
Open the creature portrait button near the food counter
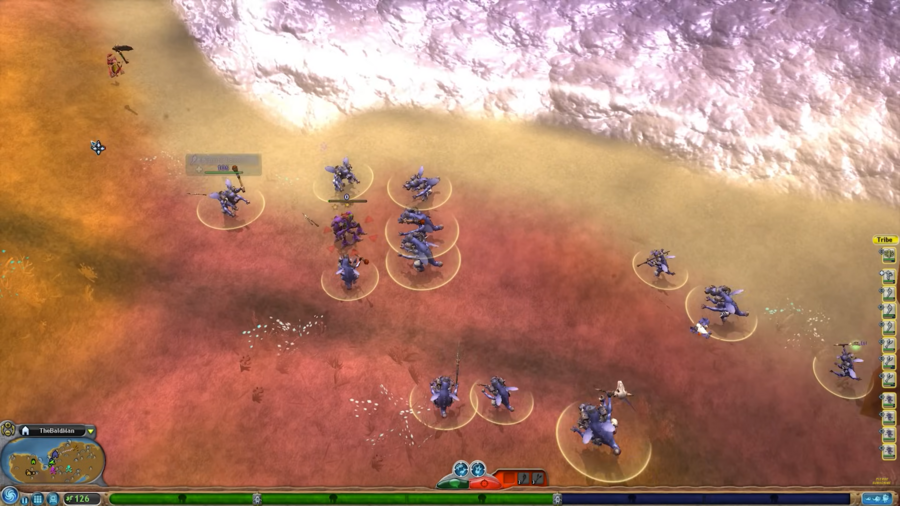coord(53,498)
